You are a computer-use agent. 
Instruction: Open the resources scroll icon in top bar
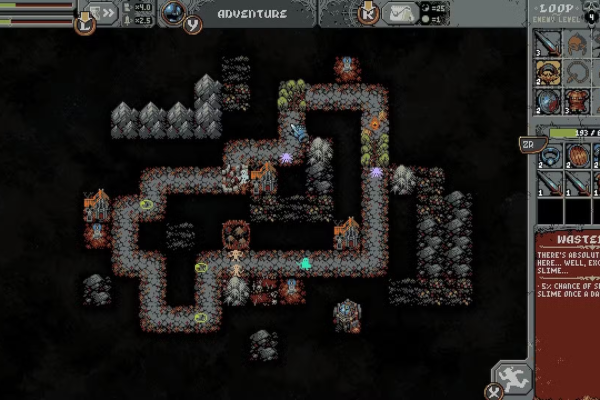(400, 14)
